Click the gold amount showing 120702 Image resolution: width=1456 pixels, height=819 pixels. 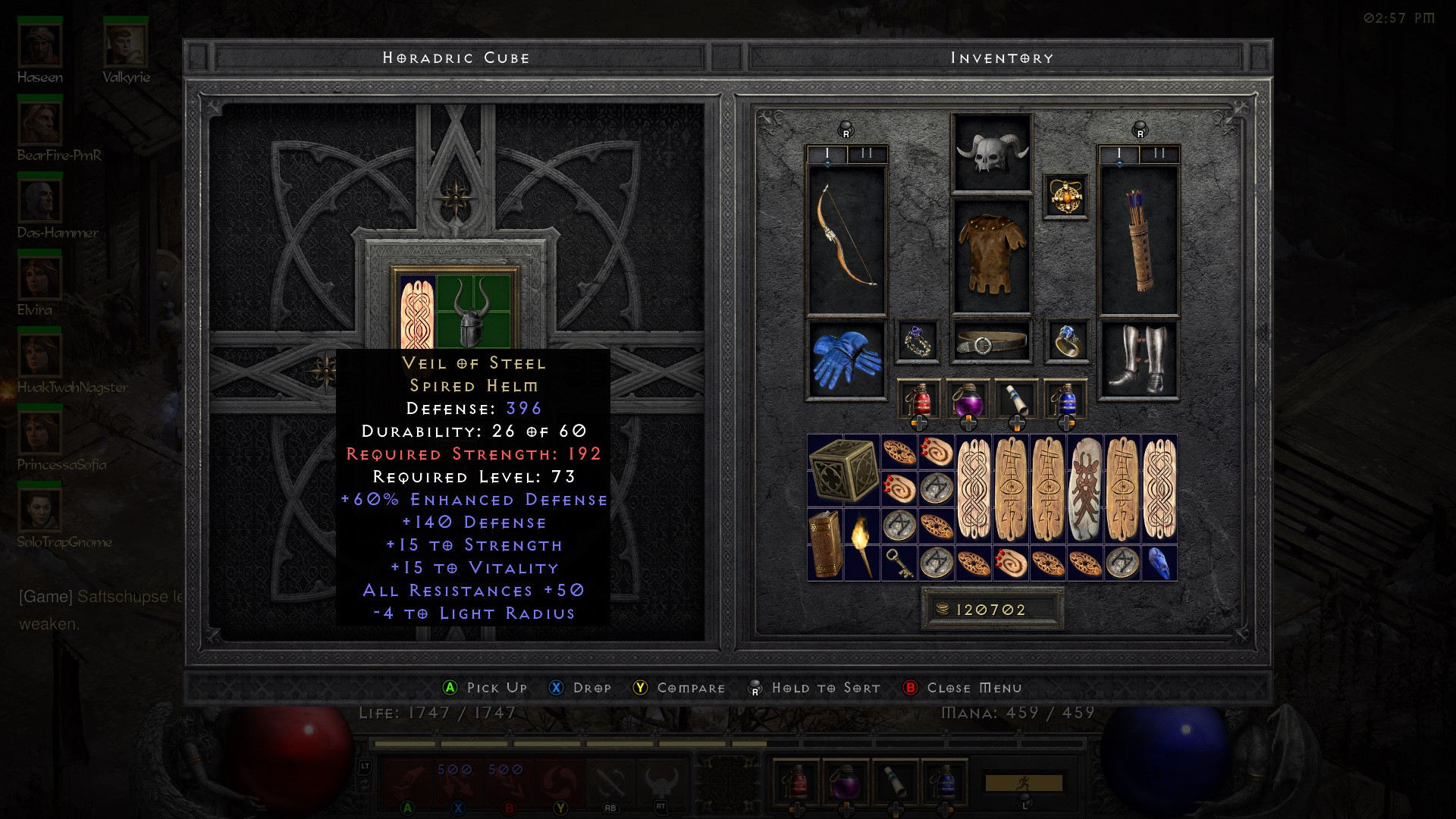(x=991, y=607)
